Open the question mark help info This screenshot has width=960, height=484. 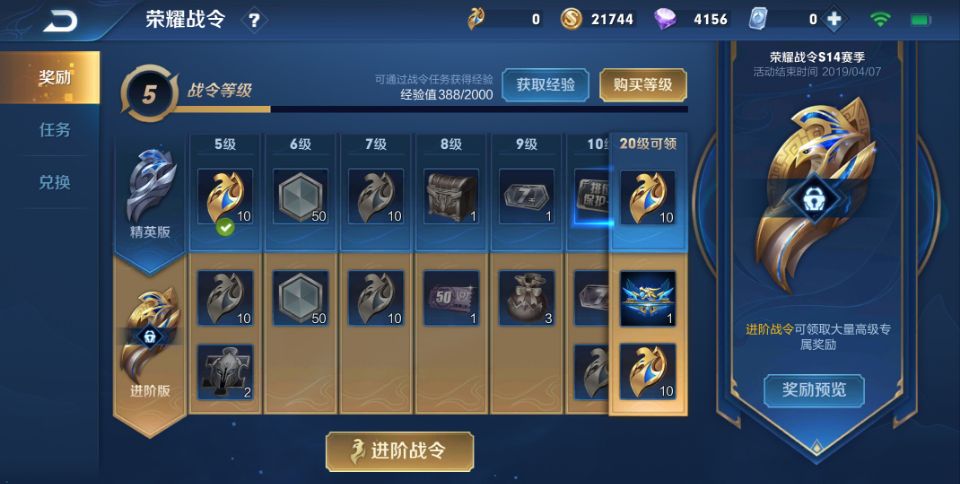pyautogui.click(x=254, y=19)
